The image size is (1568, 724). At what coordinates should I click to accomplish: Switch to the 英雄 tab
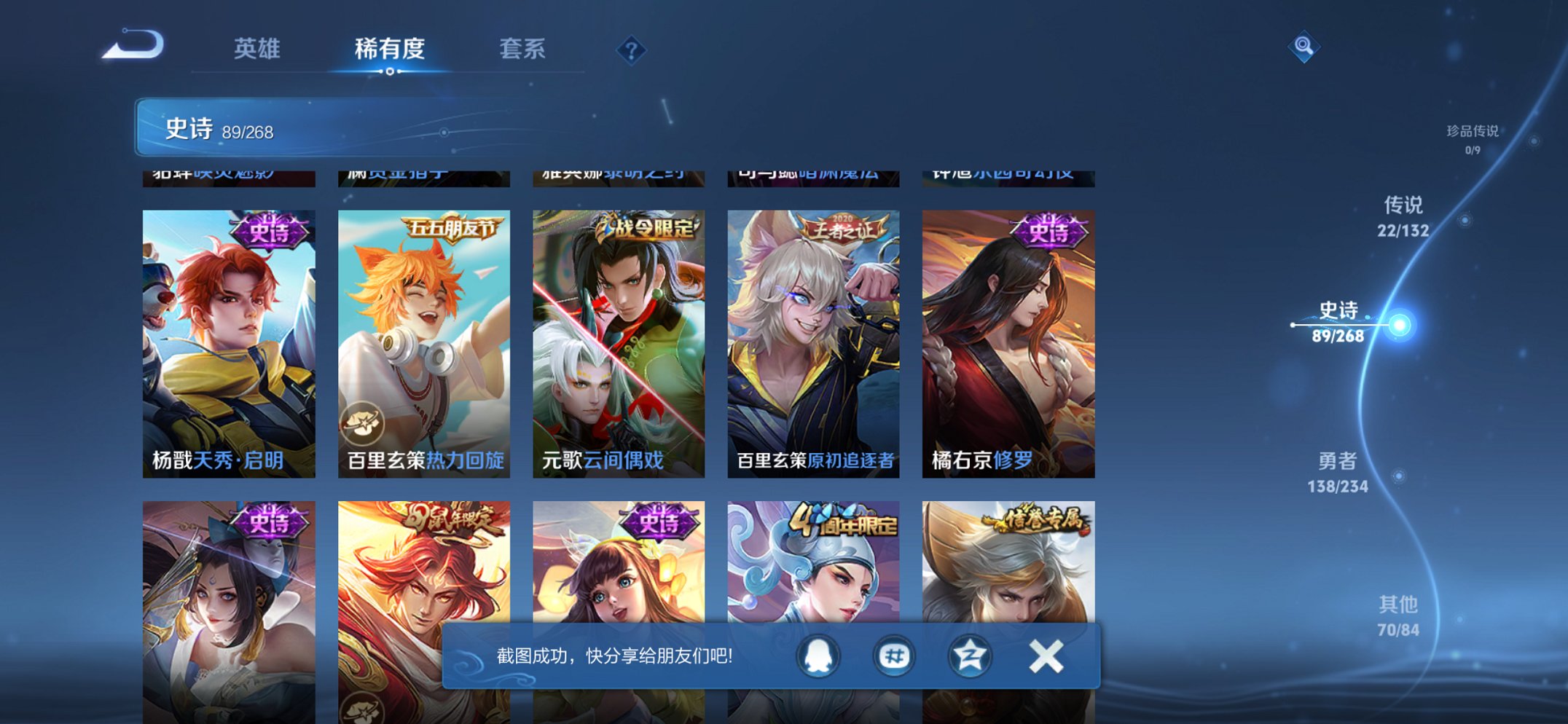click(259, 50)
